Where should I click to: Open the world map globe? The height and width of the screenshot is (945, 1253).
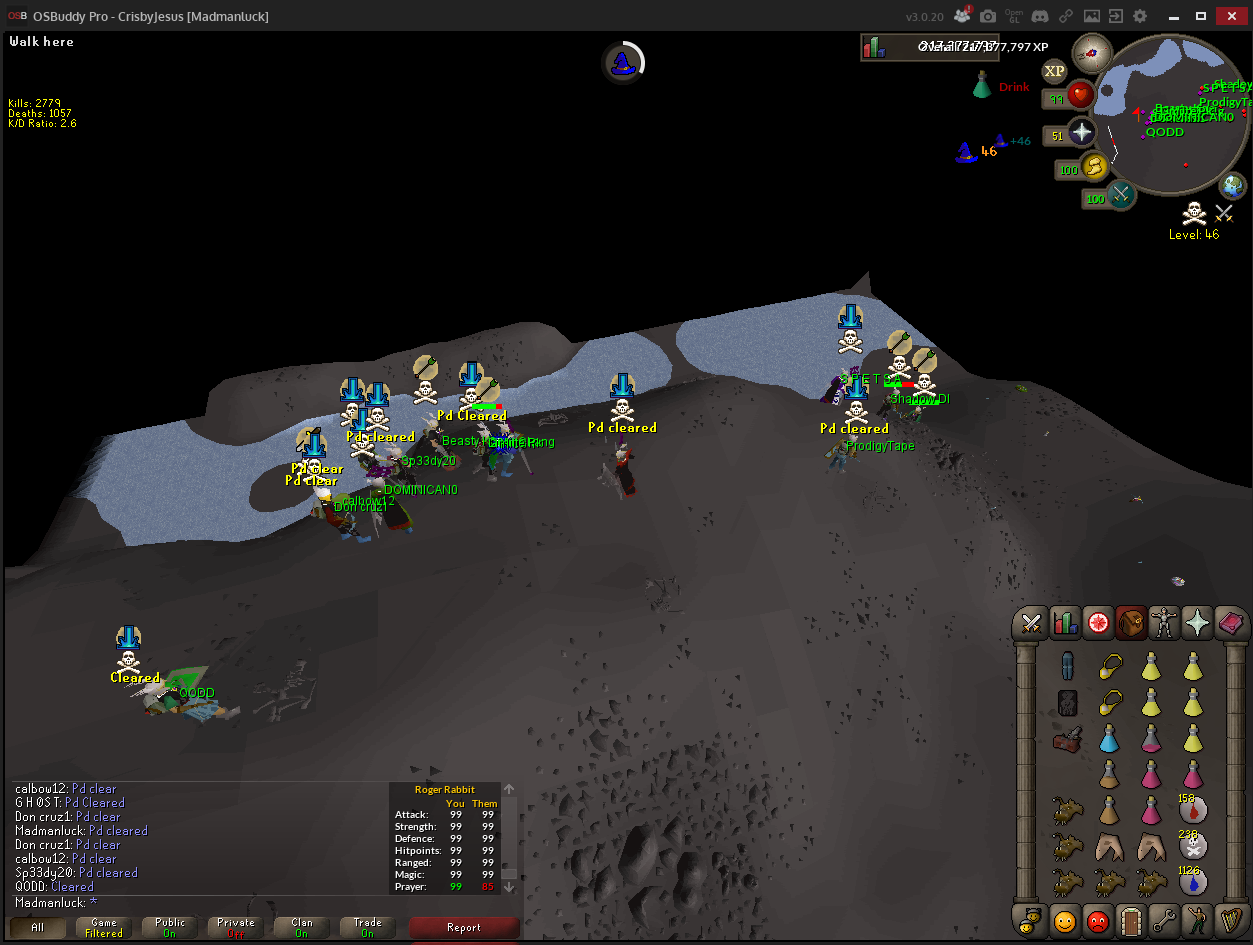(1234, 185)
